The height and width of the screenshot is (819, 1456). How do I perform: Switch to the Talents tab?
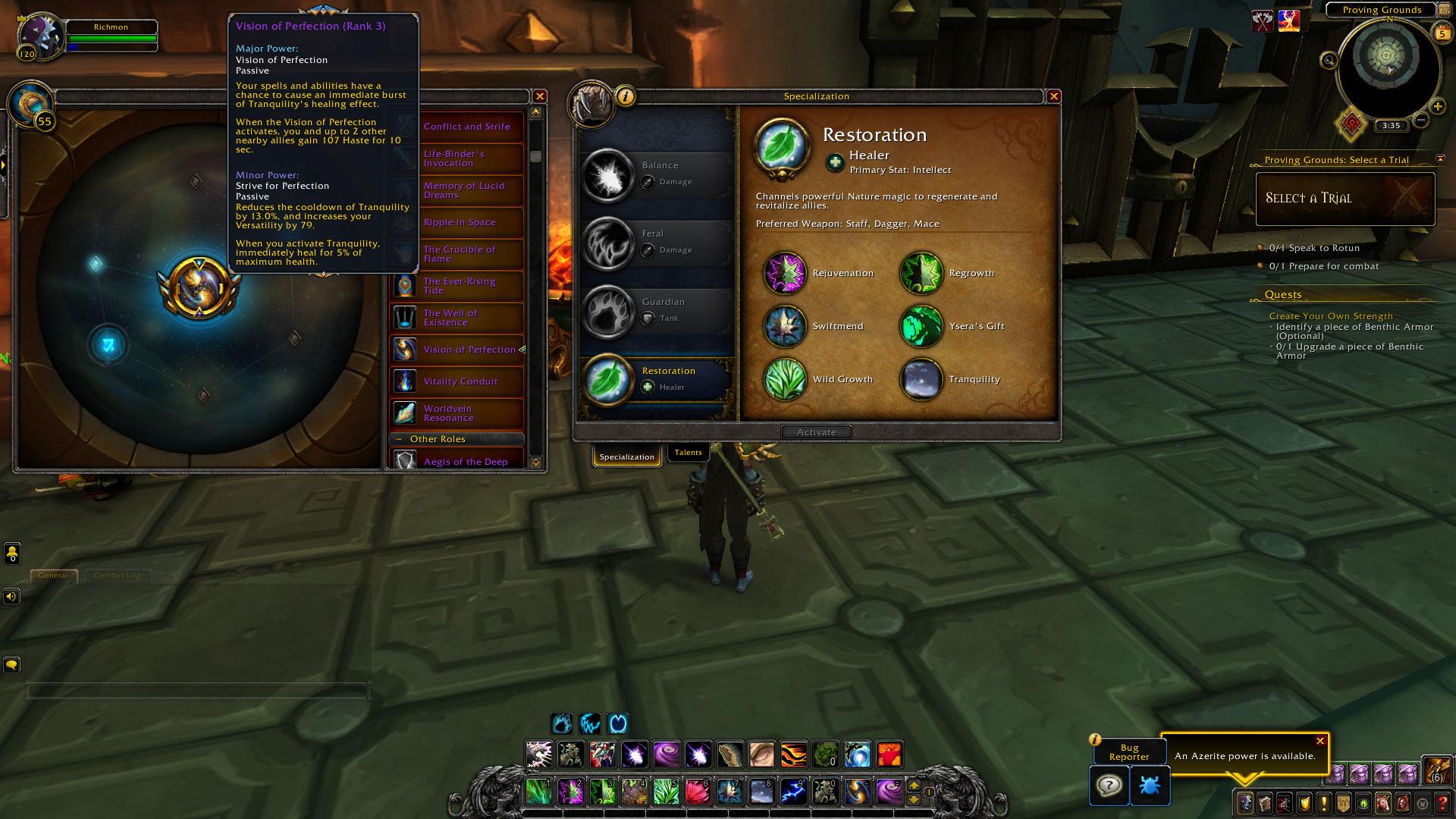(688, 453)
